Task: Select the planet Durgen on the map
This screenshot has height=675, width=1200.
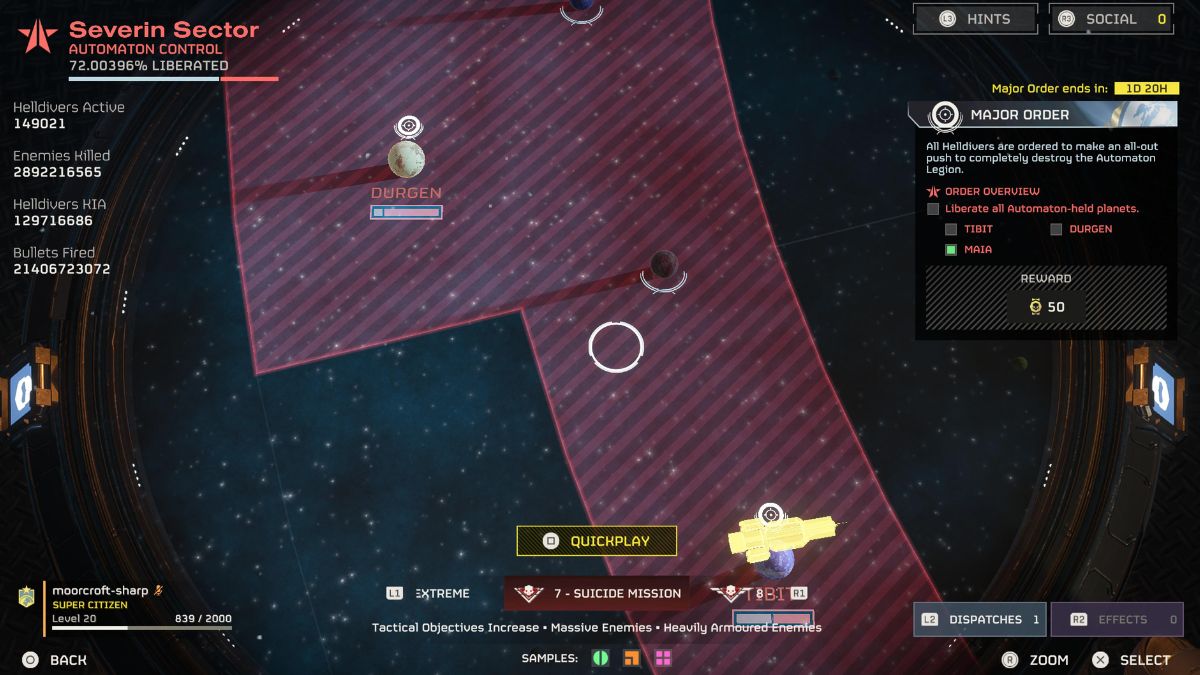Action: pyautogui.click(x=406, y=160)
